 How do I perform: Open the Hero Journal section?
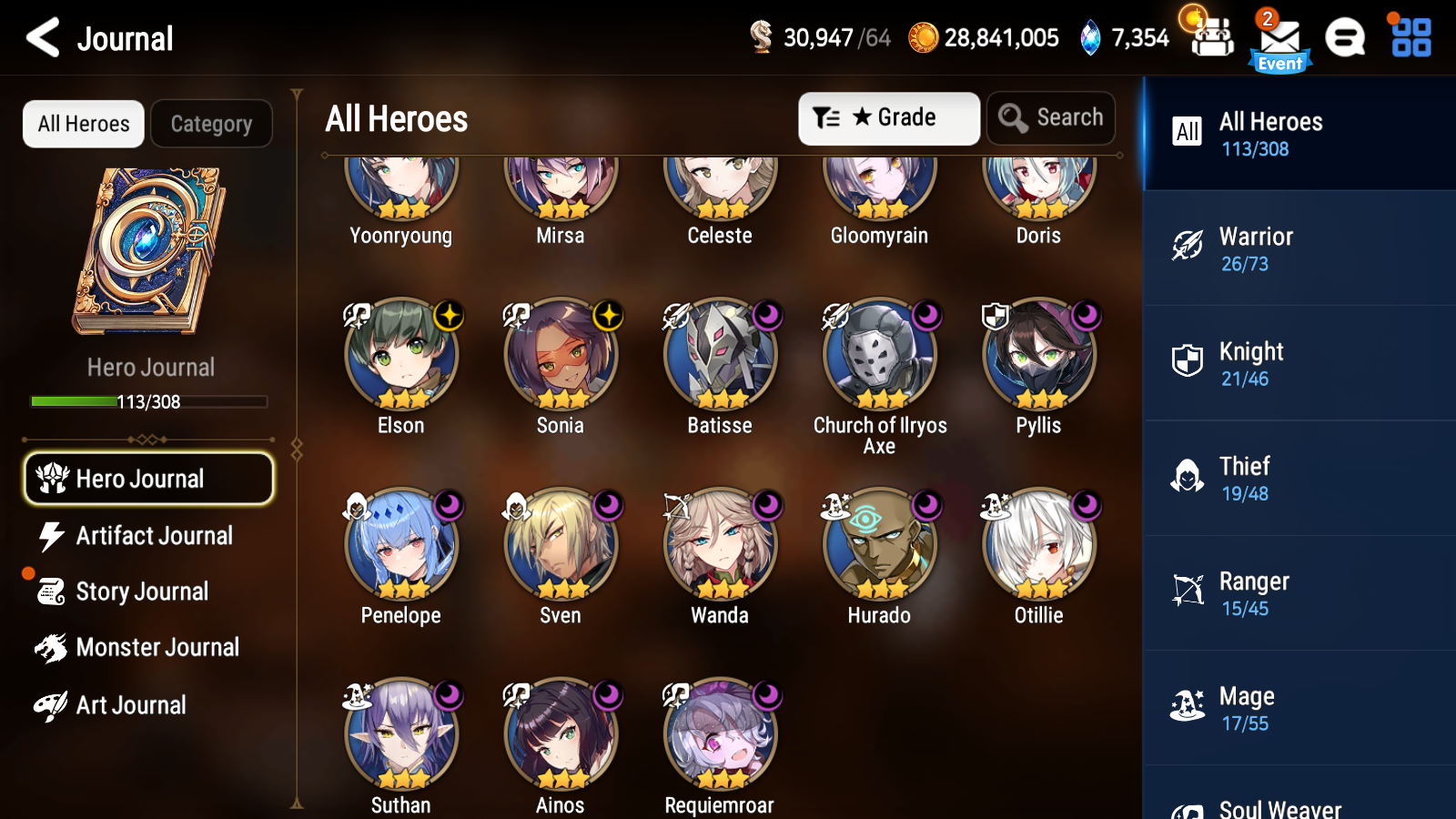click(148, 478)
